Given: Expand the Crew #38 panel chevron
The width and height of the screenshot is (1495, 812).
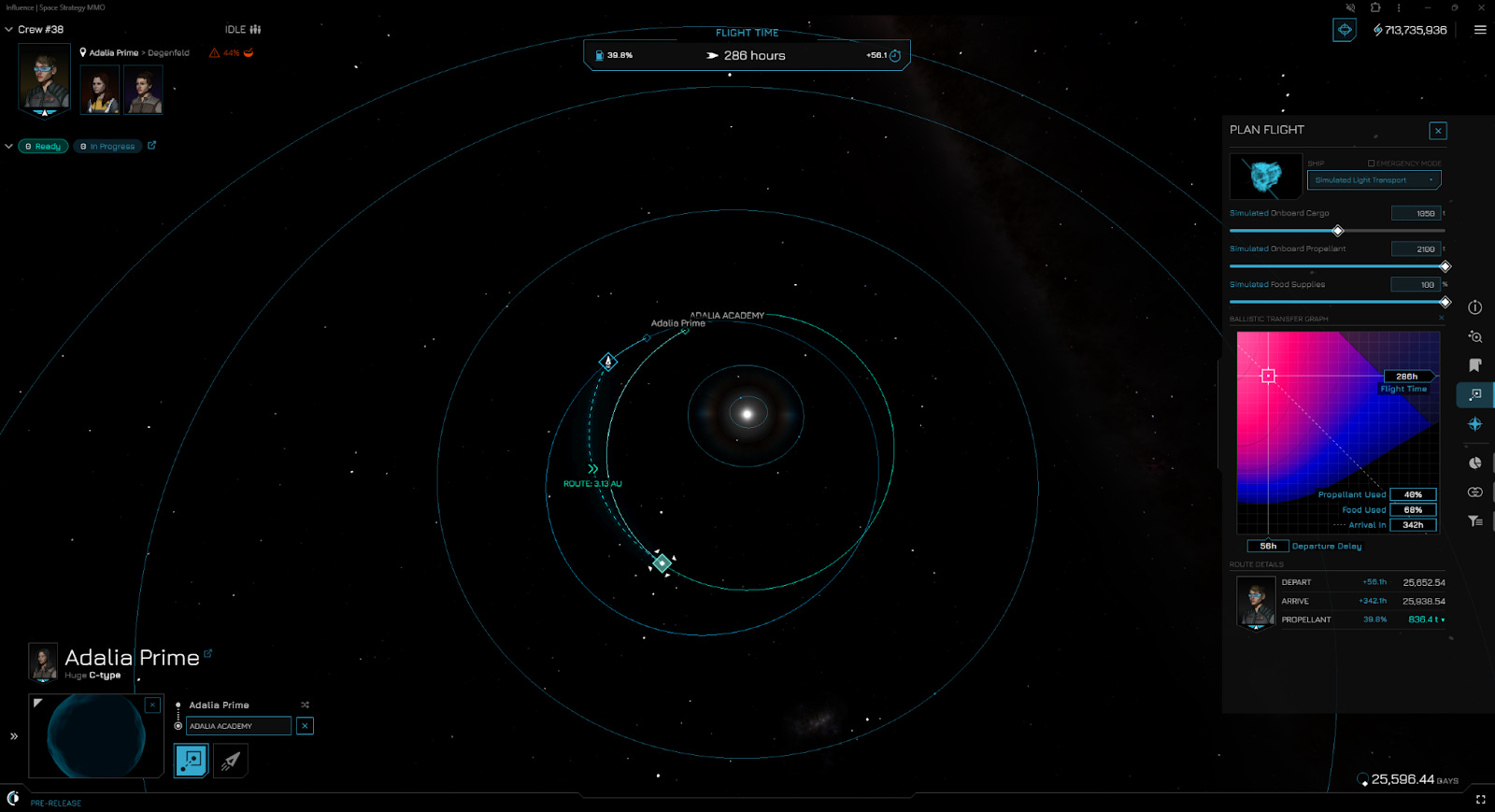Looking at the screenshot, I should coord(9,30).
